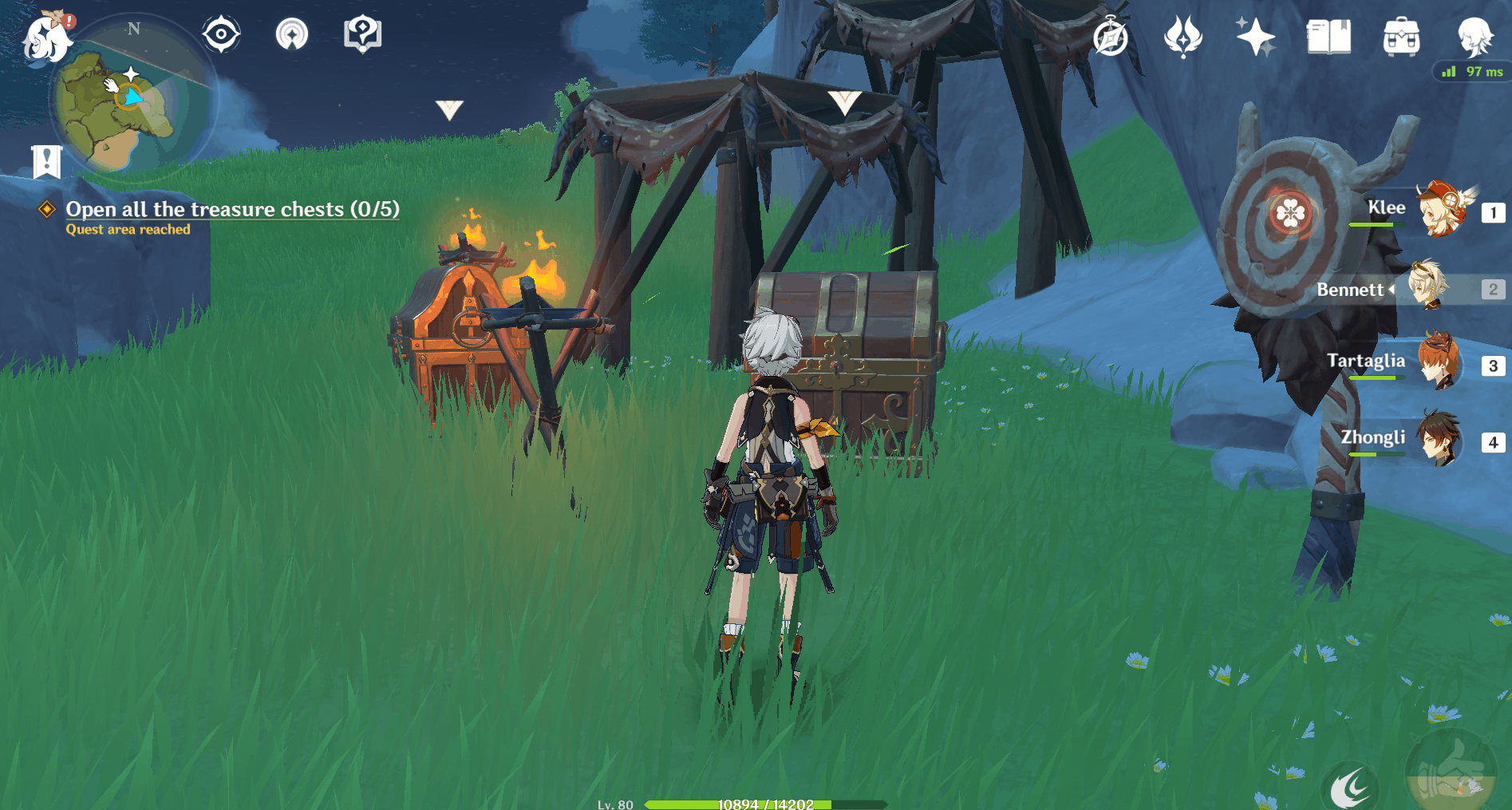Open the co-op mode signal icon
The width and height of the screenshot is (1512, 810).
pyautogui.click(x=292, y=34)
